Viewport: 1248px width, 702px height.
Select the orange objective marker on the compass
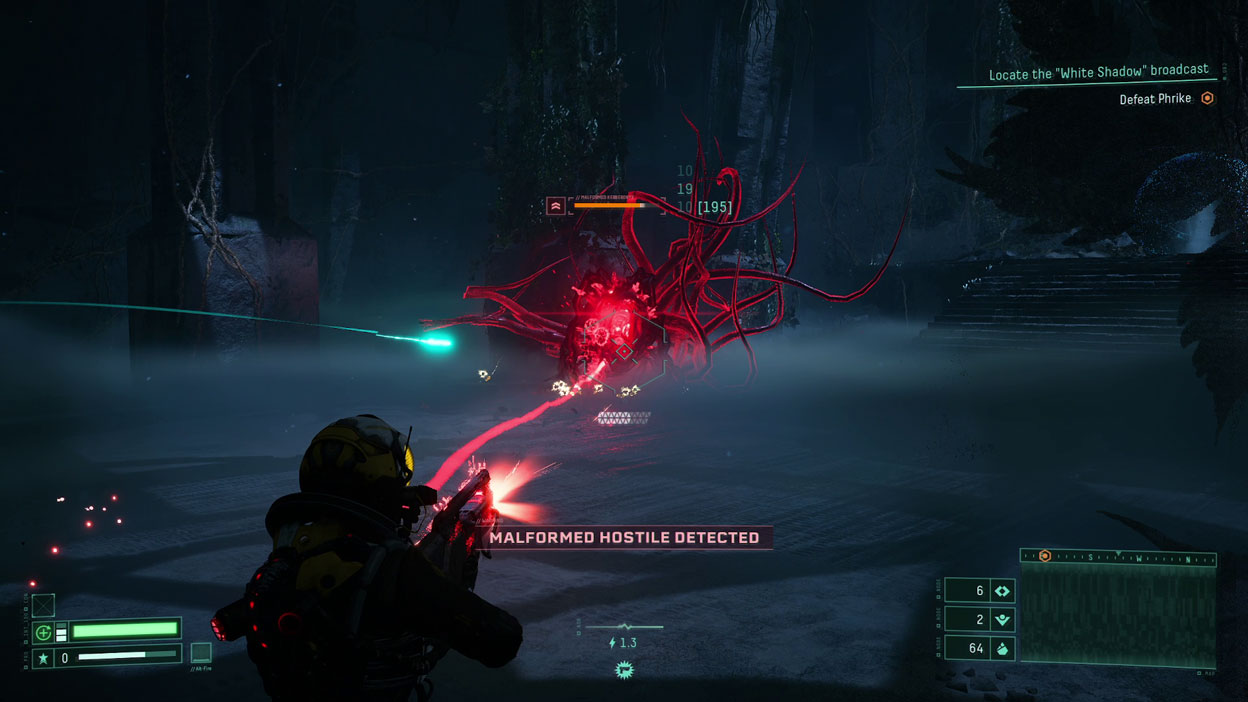point(1044,556)
